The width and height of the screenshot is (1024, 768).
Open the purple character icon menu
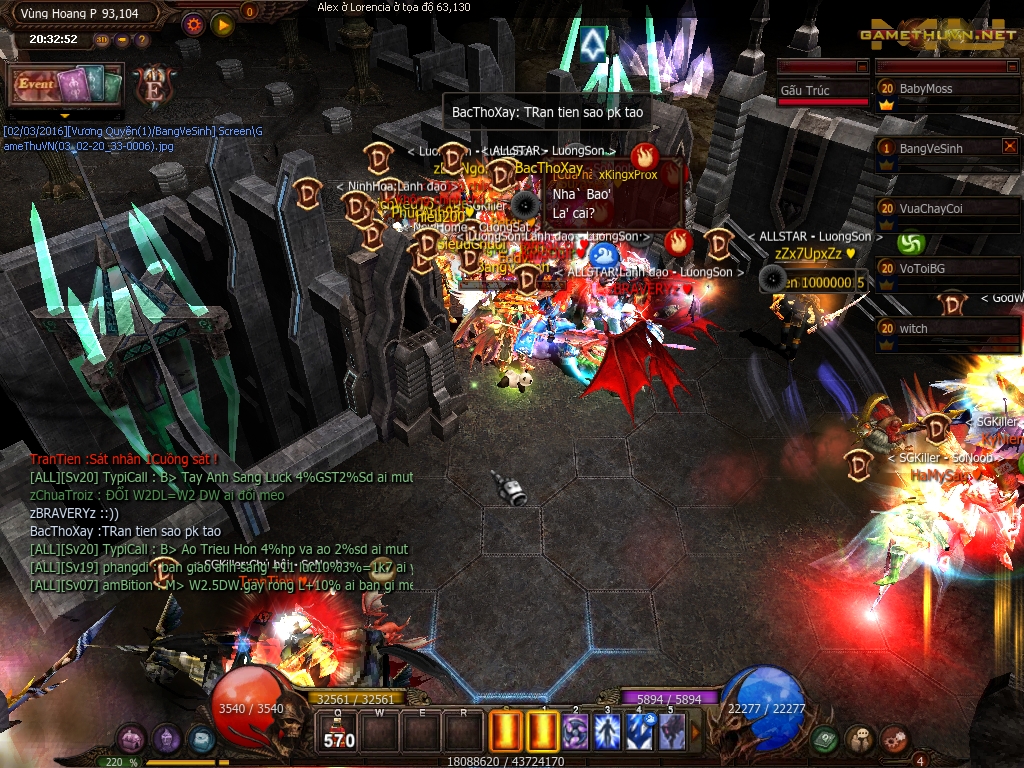131,740
